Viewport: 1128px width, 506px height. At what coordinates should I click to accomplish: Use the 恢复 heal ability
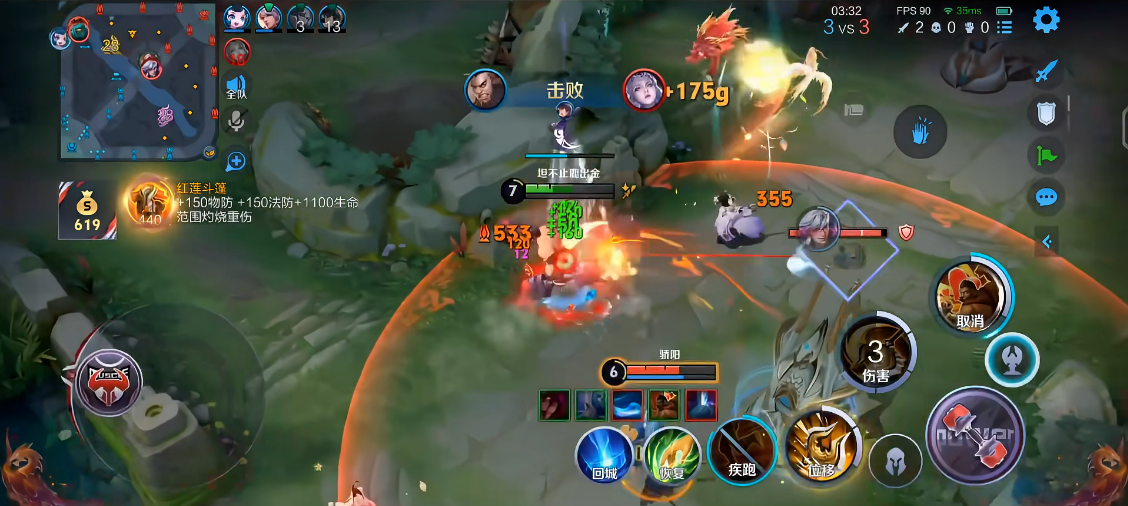coord(671,455)
